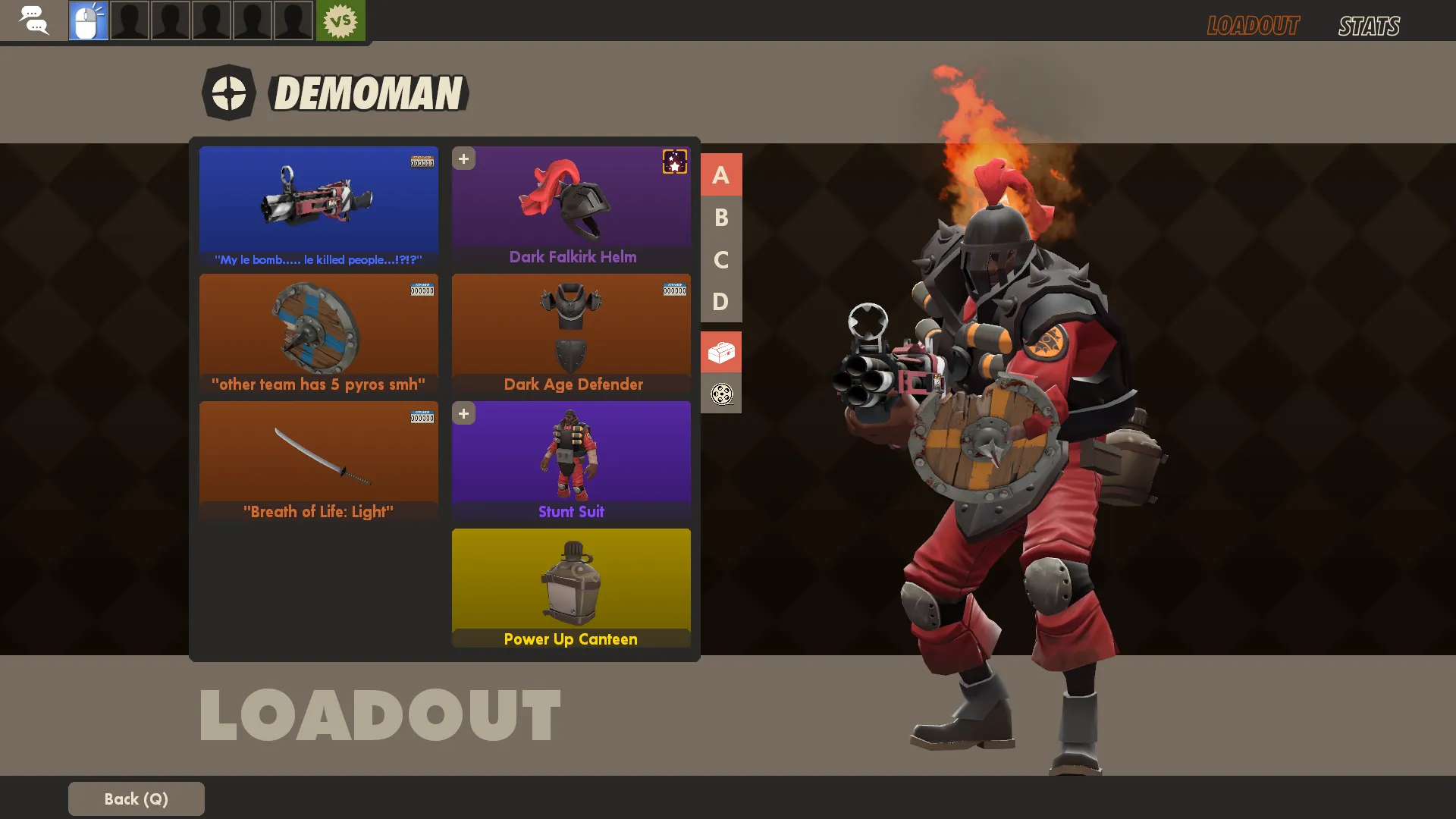Click the unusual effect star icon on helm
Screen dimensions: 1456x819
[674, 162]
